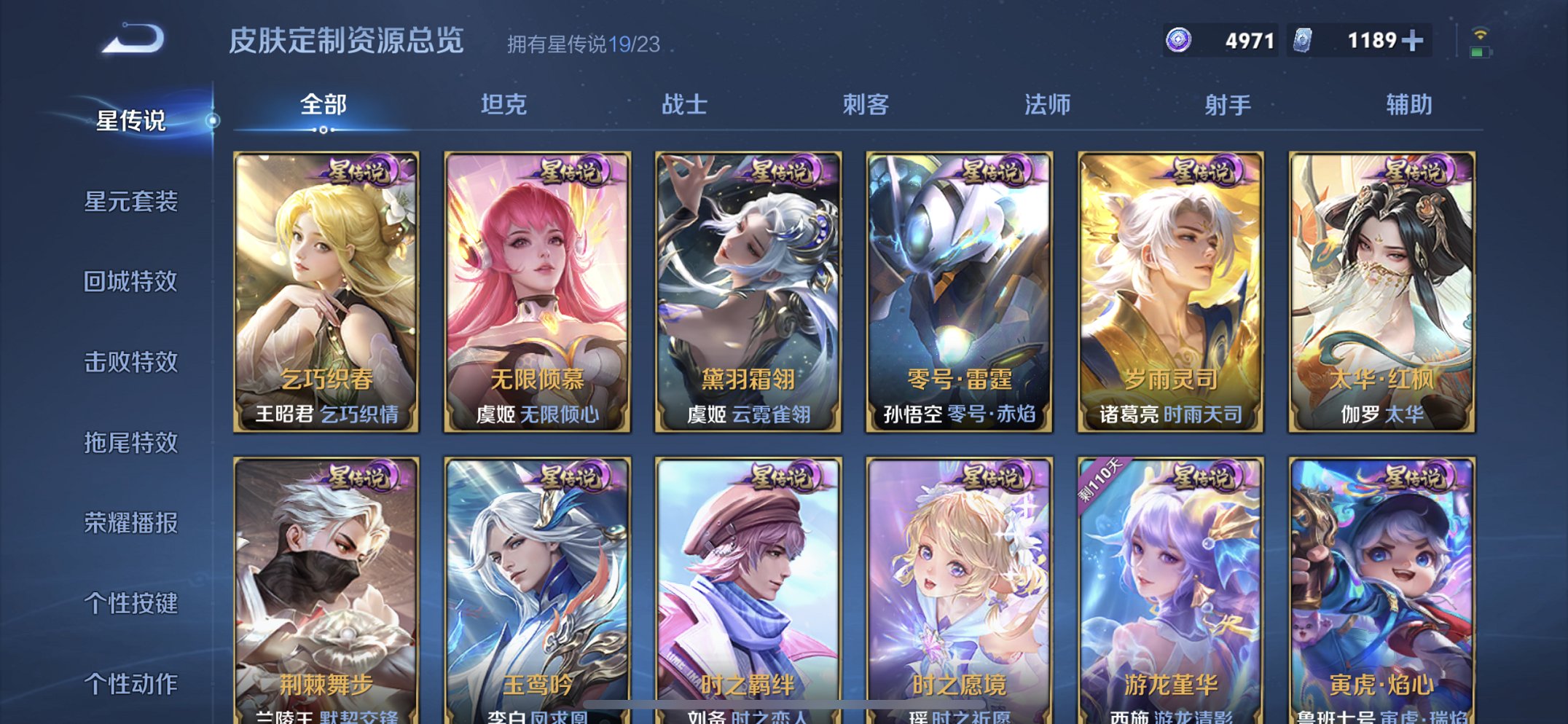Select the 刺客 assassin filter

[x=866, y=105]
